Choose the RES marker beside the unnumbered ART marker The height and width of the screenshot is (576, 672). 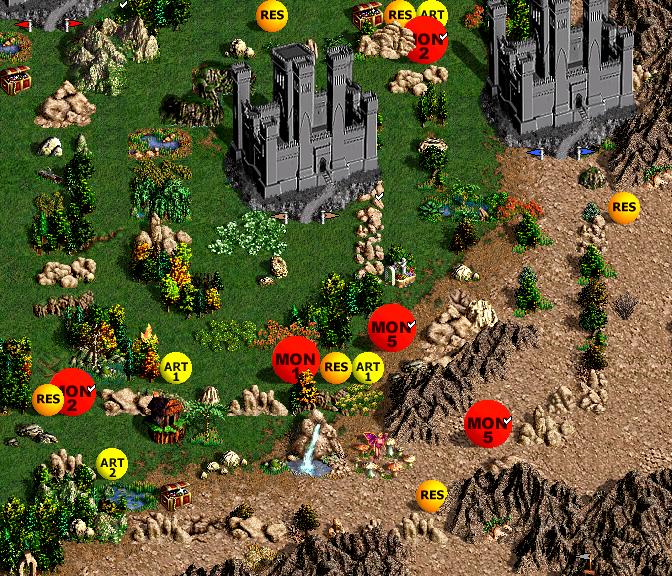(400, 15)
